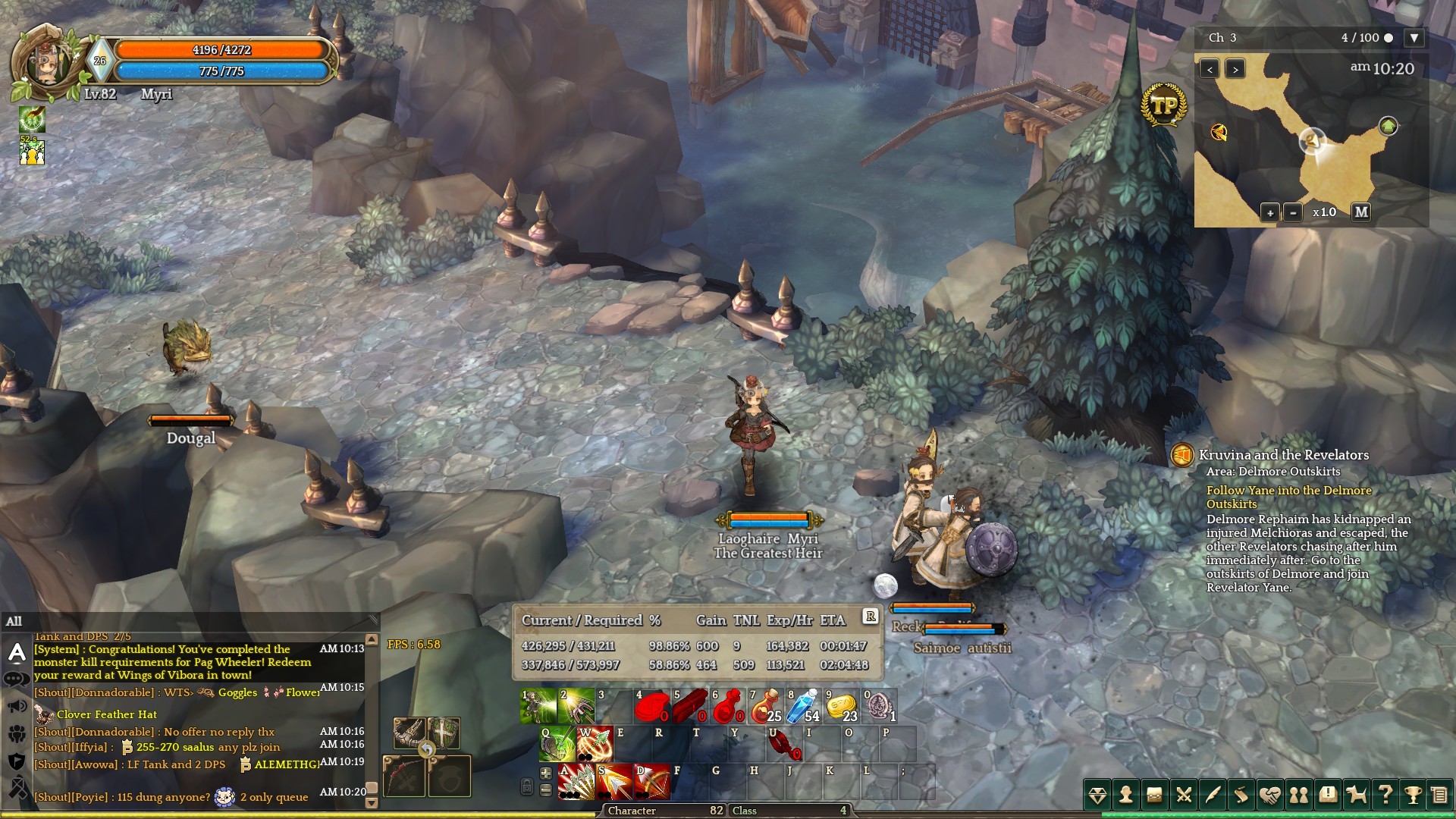1456x819 pixels.
Task: Open the help question mark menu
Action: pyautogui.click(x=1385, y=795)
